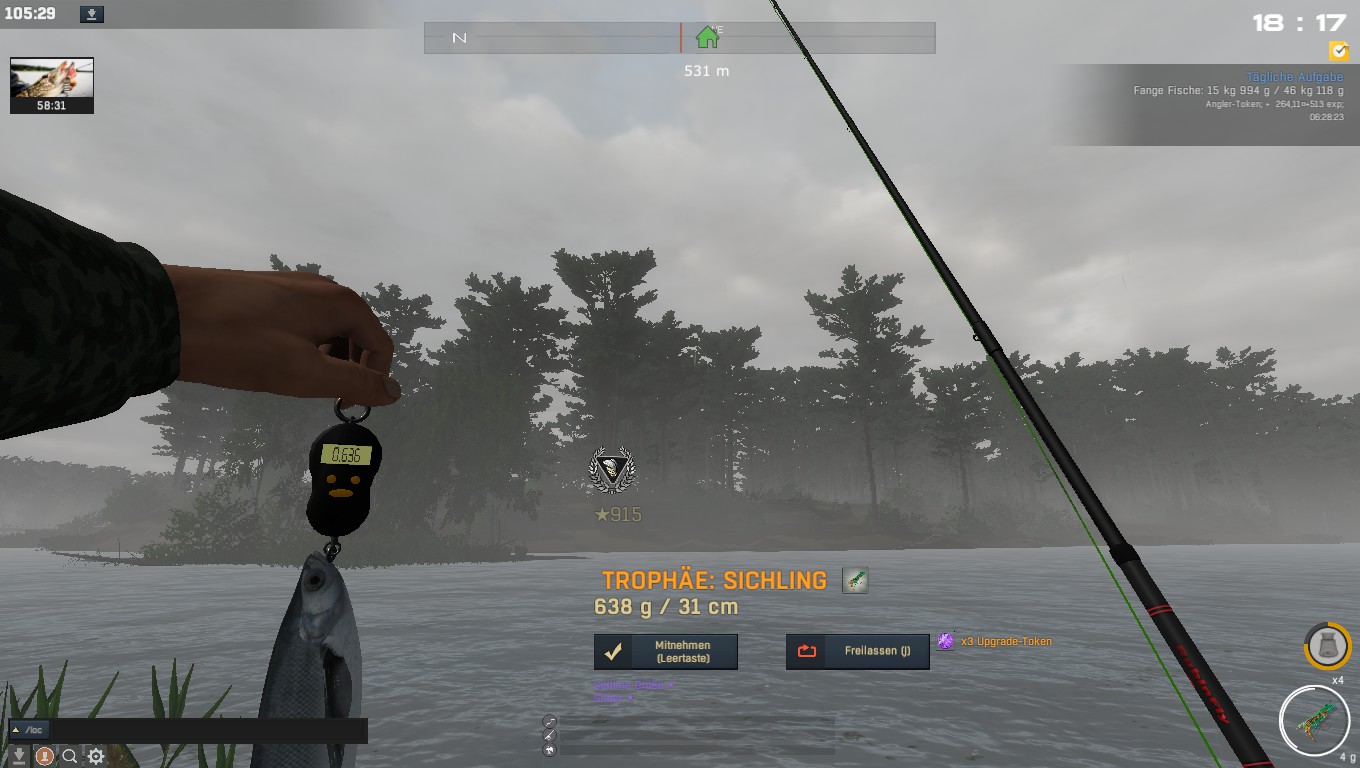This screenshot has width=1360, height=768.
Task: Open the magnifying glass search icon
Action: [x=70, y=757]
